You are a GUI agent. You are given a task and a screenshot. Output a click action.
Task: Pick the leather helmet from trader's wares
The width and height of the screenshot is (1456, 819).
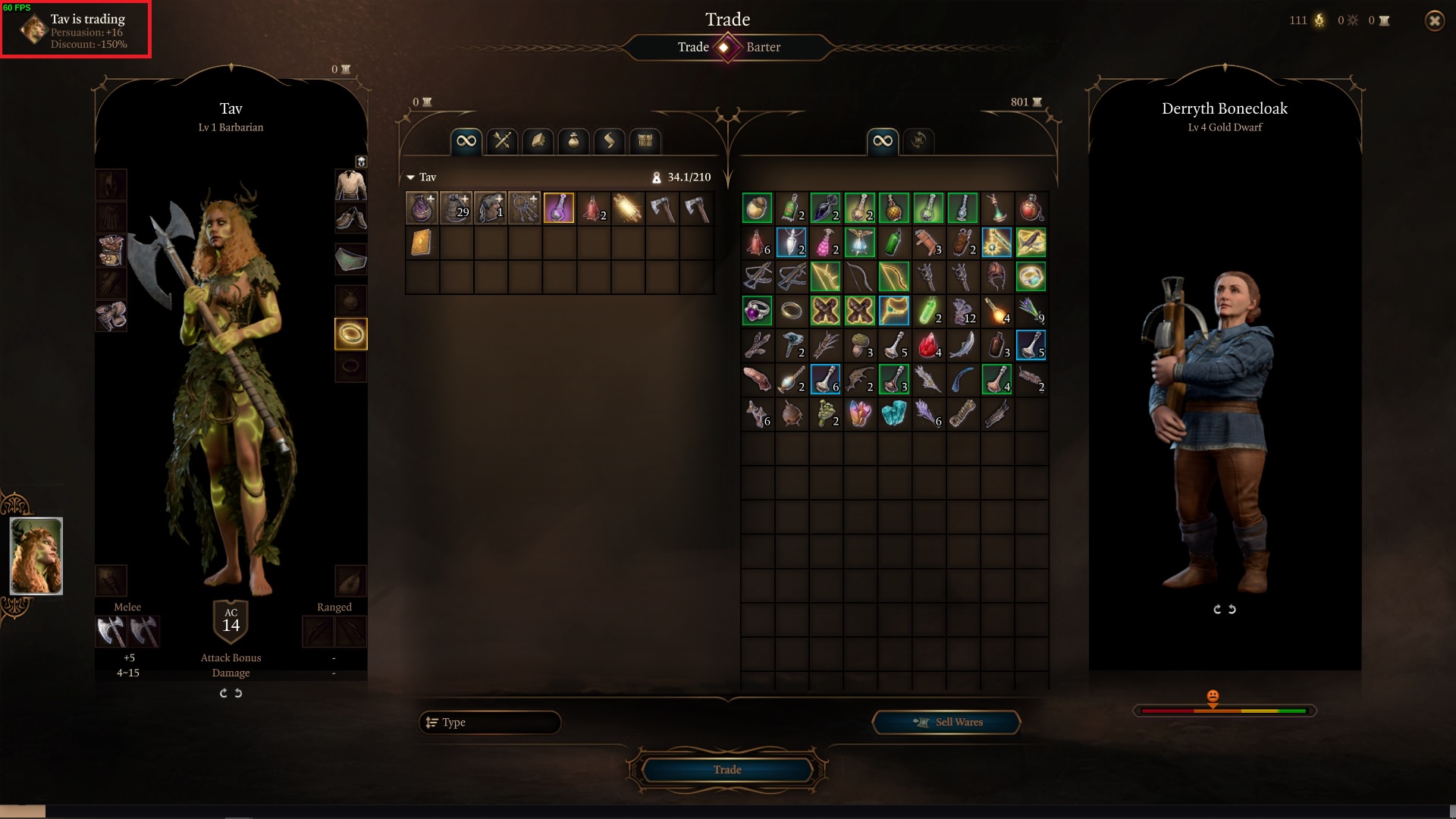[x=996, y=277]
